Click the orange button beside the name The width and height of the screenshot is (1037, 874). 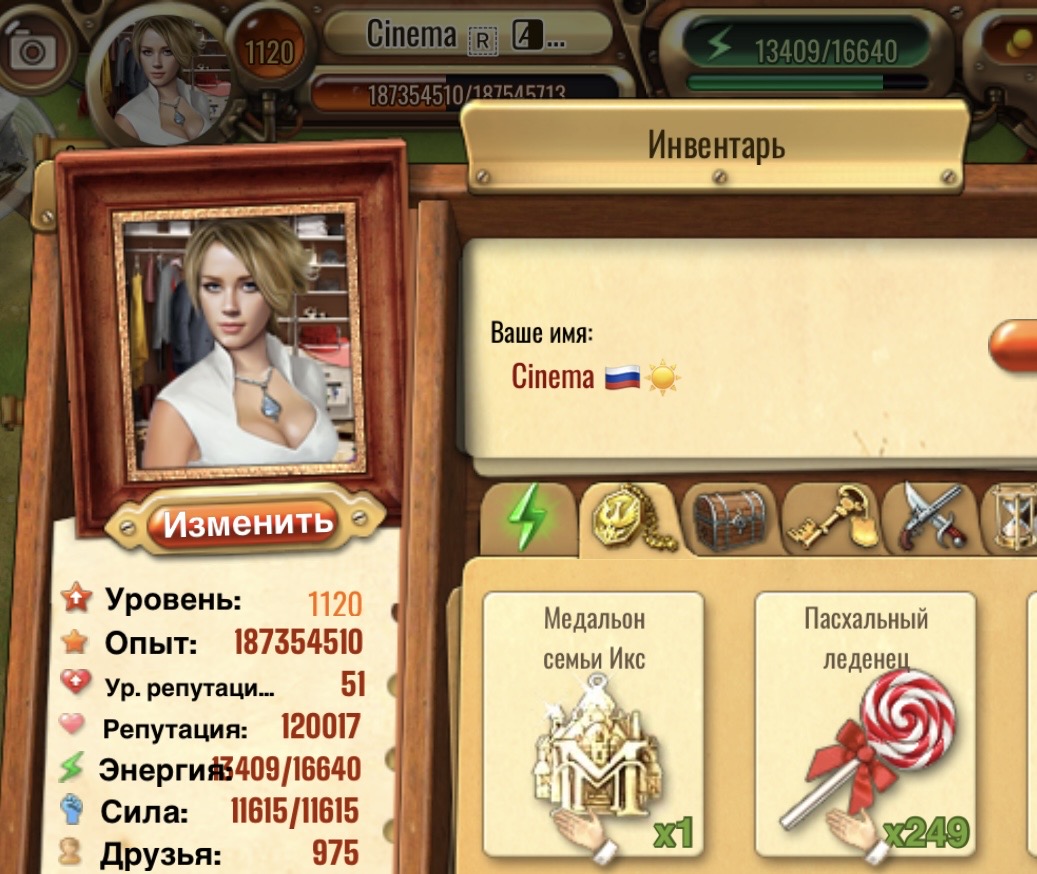pos(1015,346)
